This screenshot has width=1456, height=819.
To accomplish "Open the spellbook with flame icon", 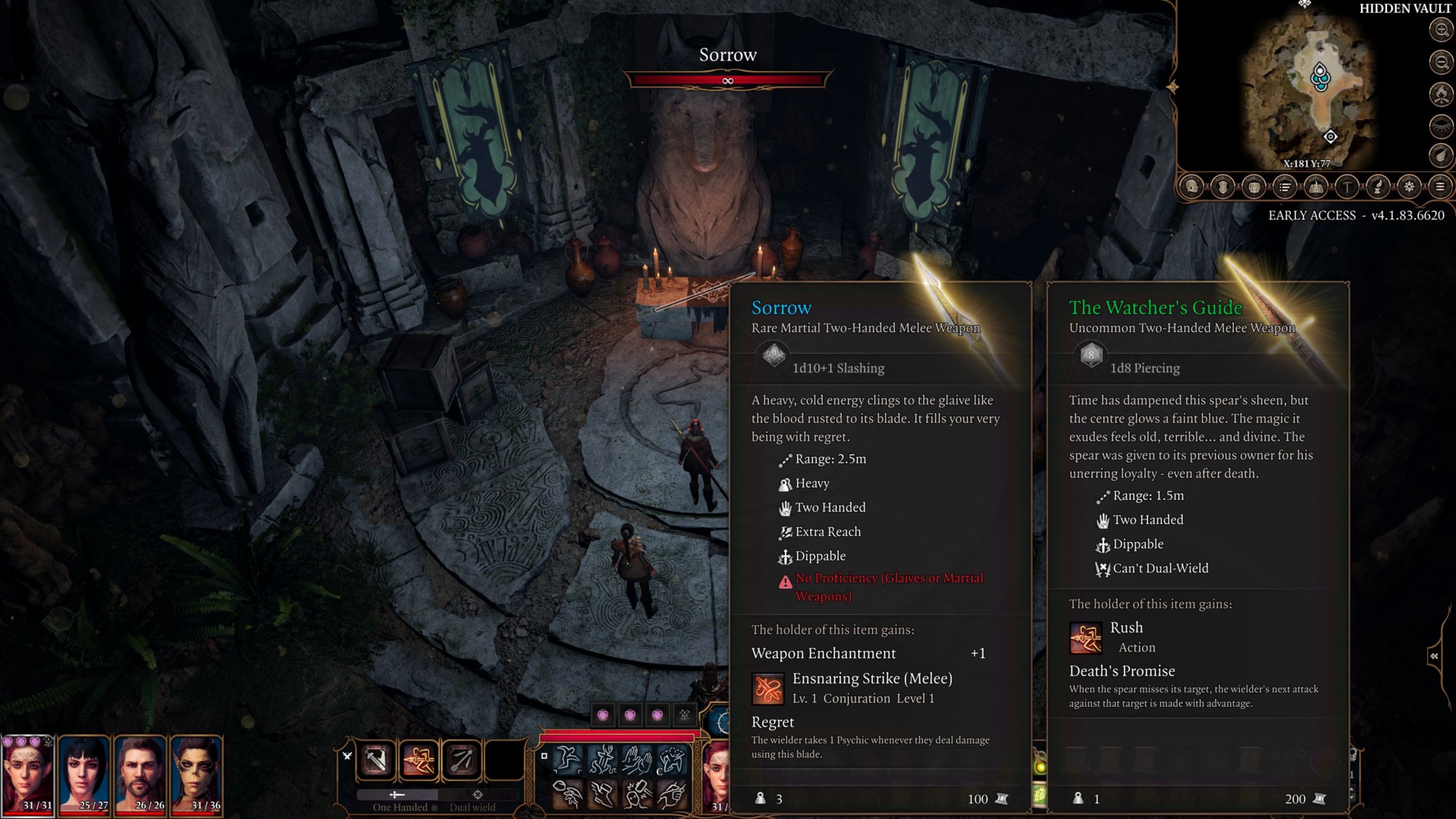I will point(1316,187).
